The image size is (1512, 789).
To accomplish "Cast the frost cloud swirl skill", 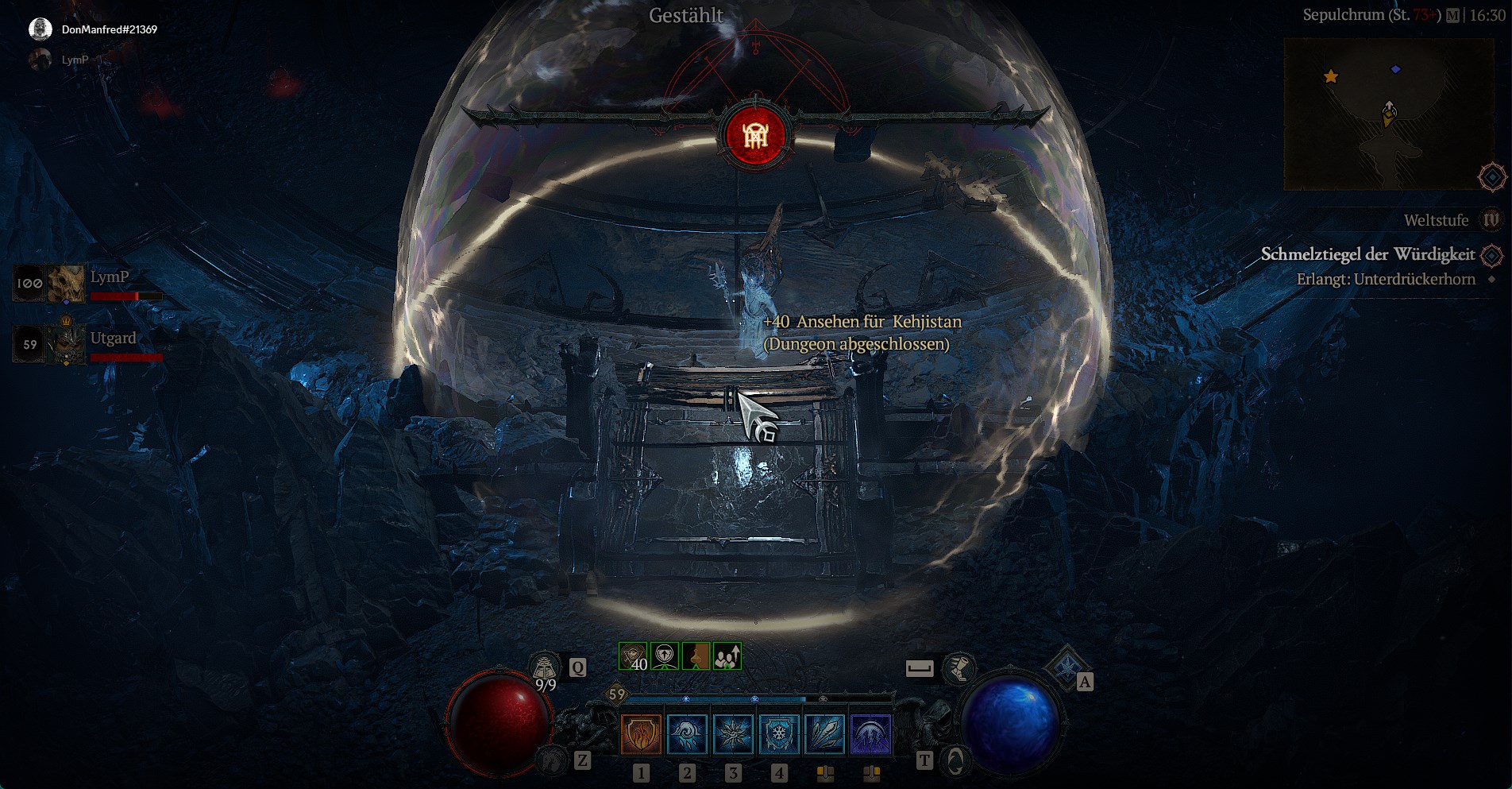I will [686, 733].
